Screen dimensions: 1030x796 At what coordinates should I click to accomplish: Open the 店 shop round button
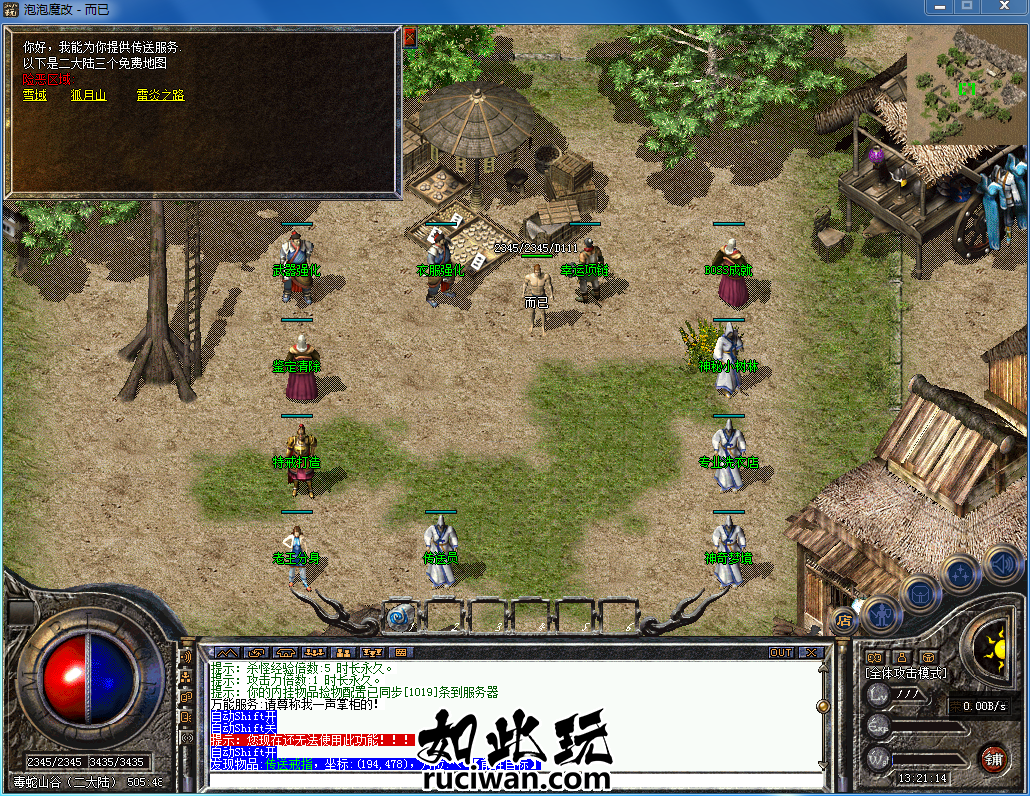pos(843,620)
